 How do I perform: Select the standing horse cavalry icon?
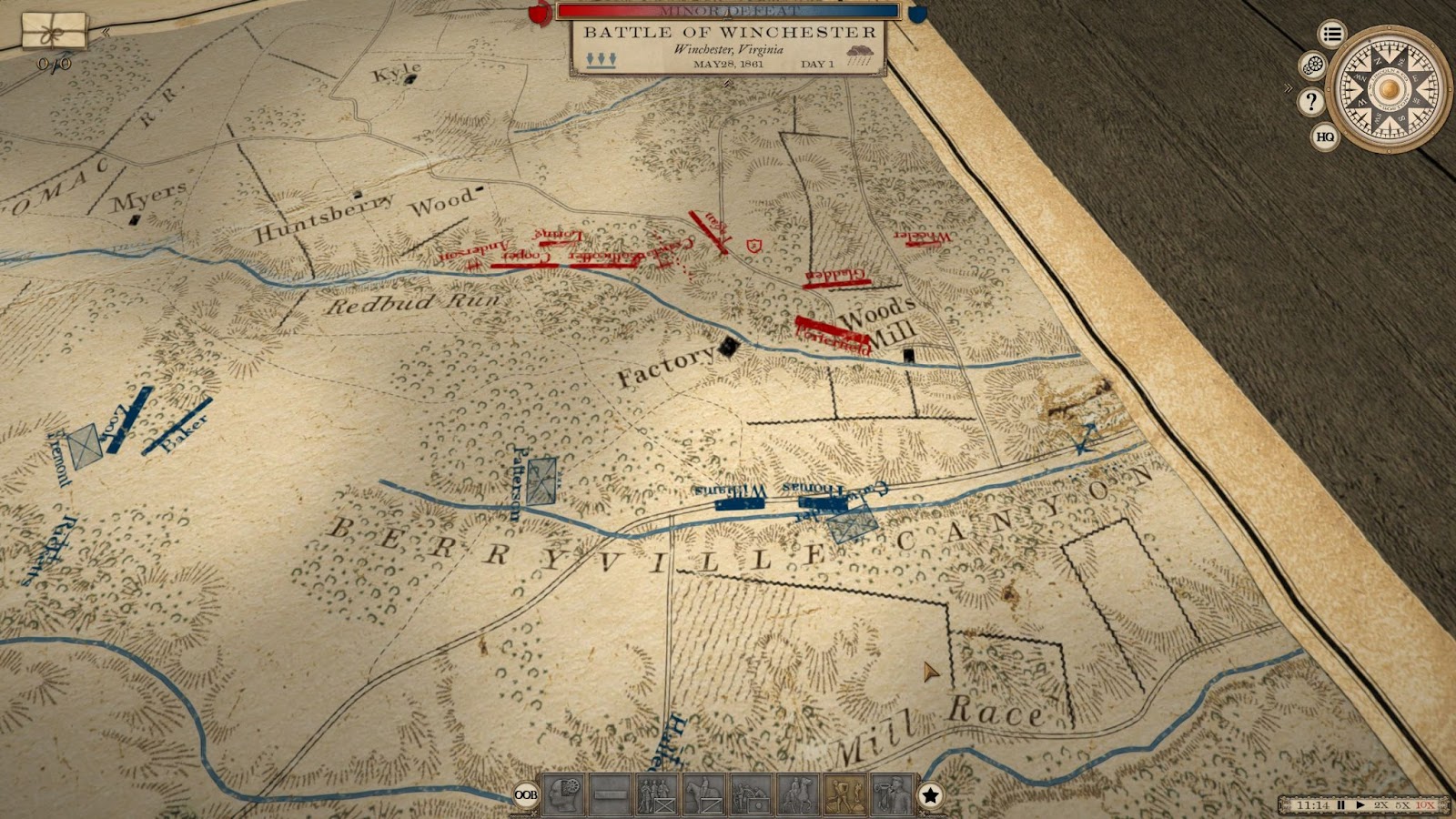[703, 794]
